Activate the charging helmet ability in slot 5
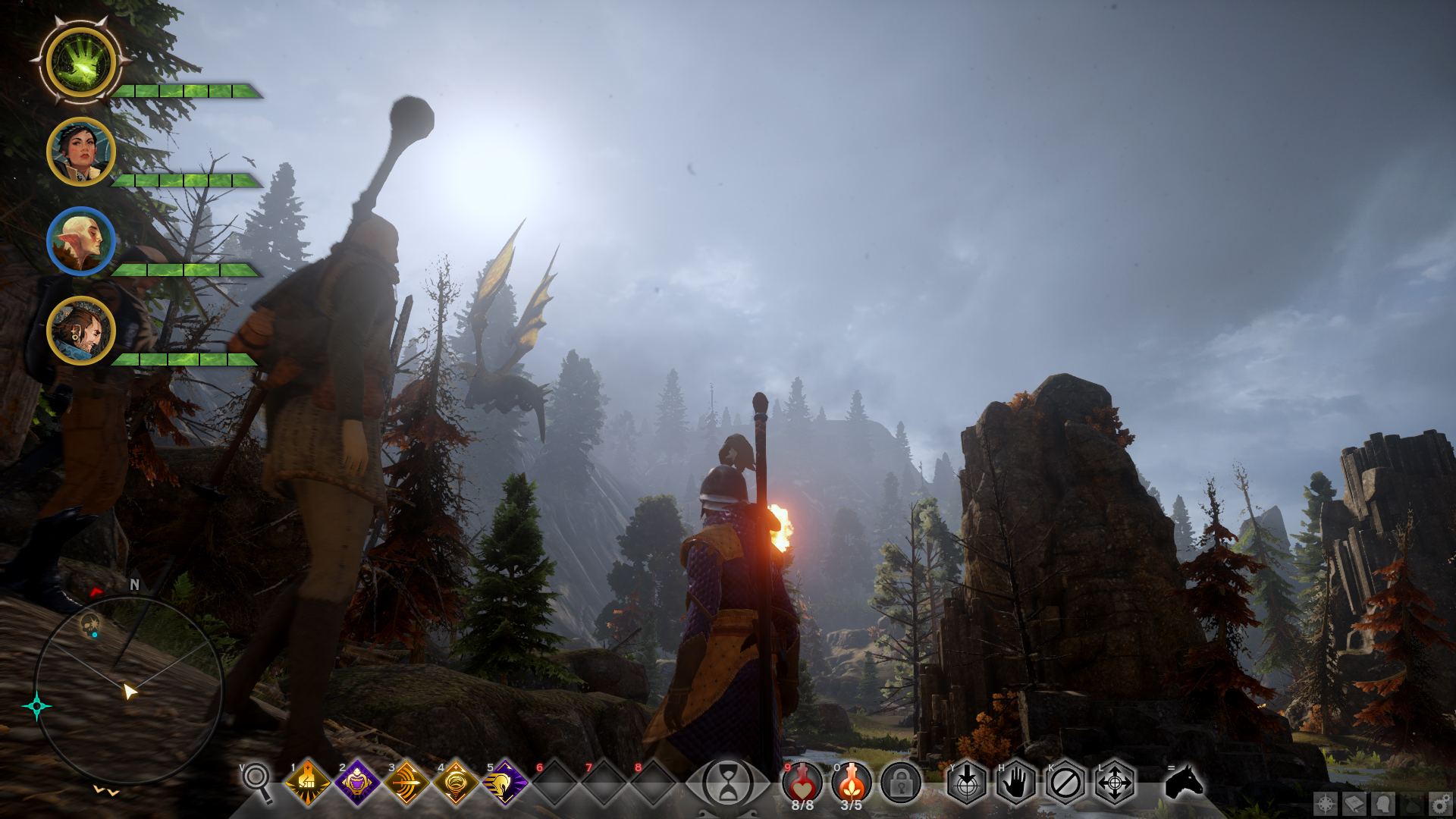Image resolution: width=1456 pixels, height=819 pixels. [504, 783]
